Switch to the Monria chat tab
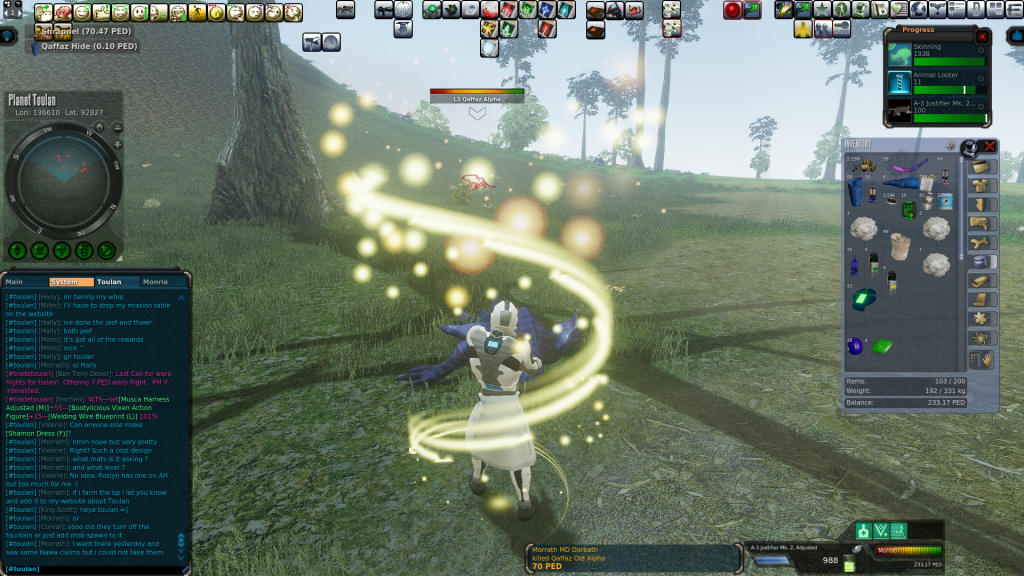Screen dimensions: 1024x576 [x=155, y=282]
